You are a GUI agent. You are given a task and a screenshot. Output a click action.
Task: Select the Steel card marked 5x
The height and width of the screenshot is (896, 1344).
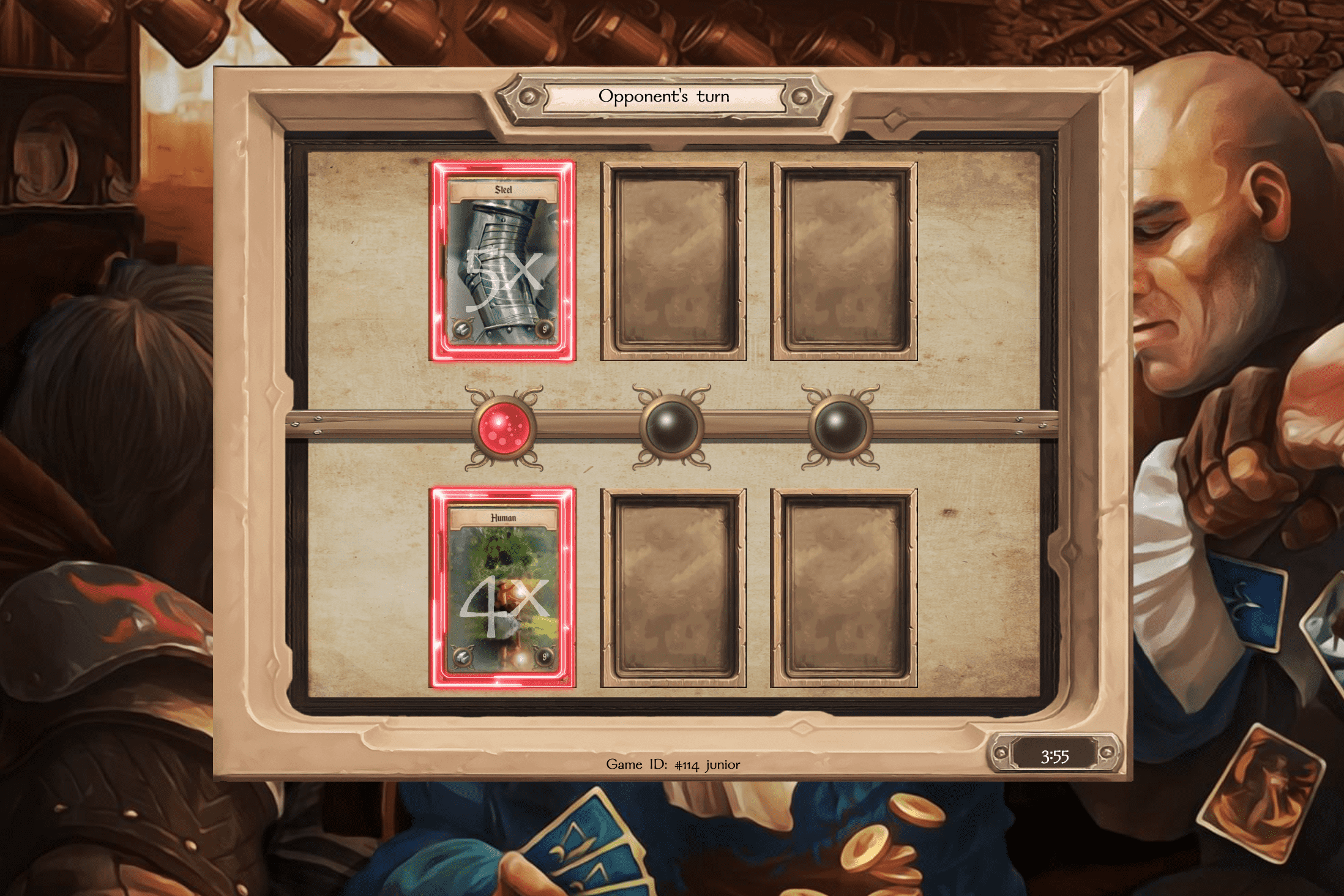(x=502, y=260)
